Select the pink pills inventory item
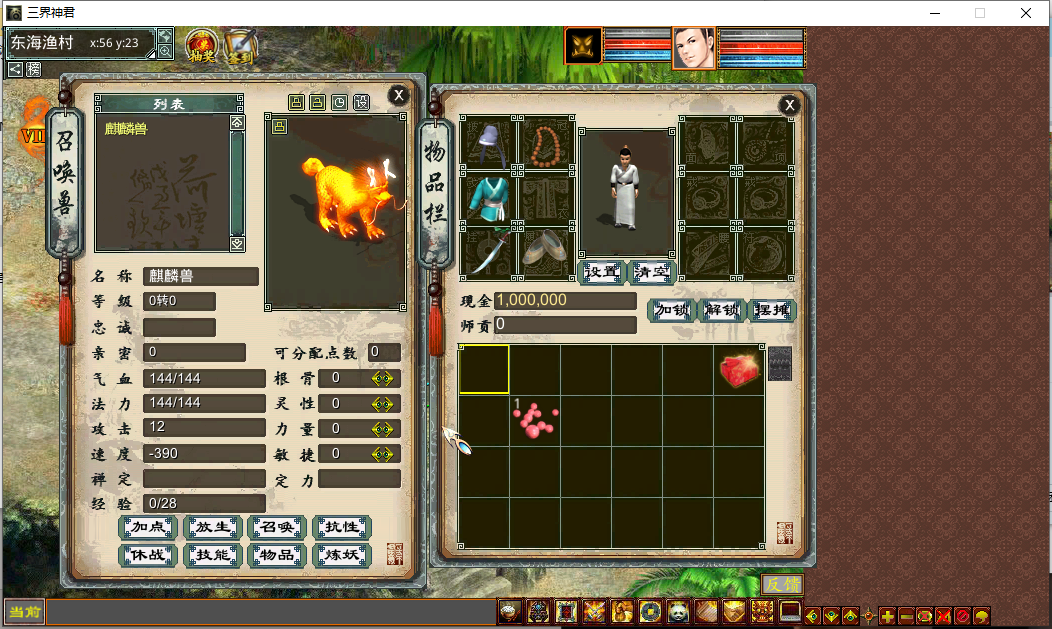This screenshot has height=629, width=1052. click(536, 420)
